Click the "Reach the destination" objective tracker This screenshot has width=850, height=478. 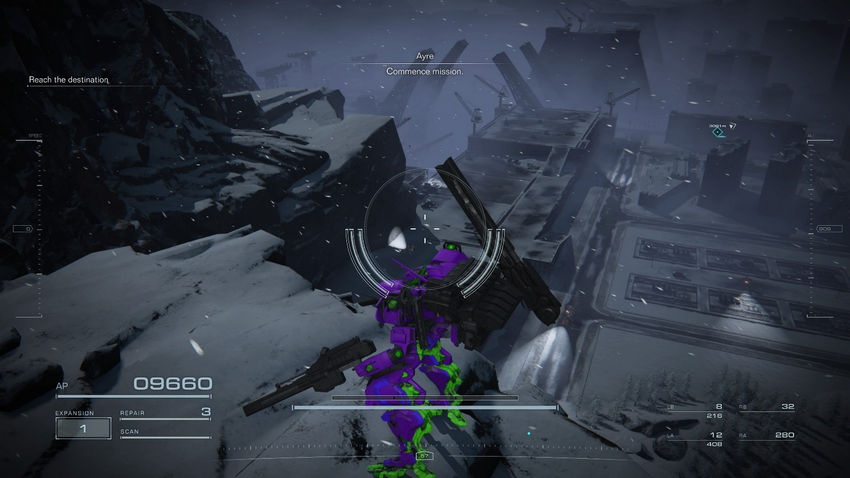(68, 80)
